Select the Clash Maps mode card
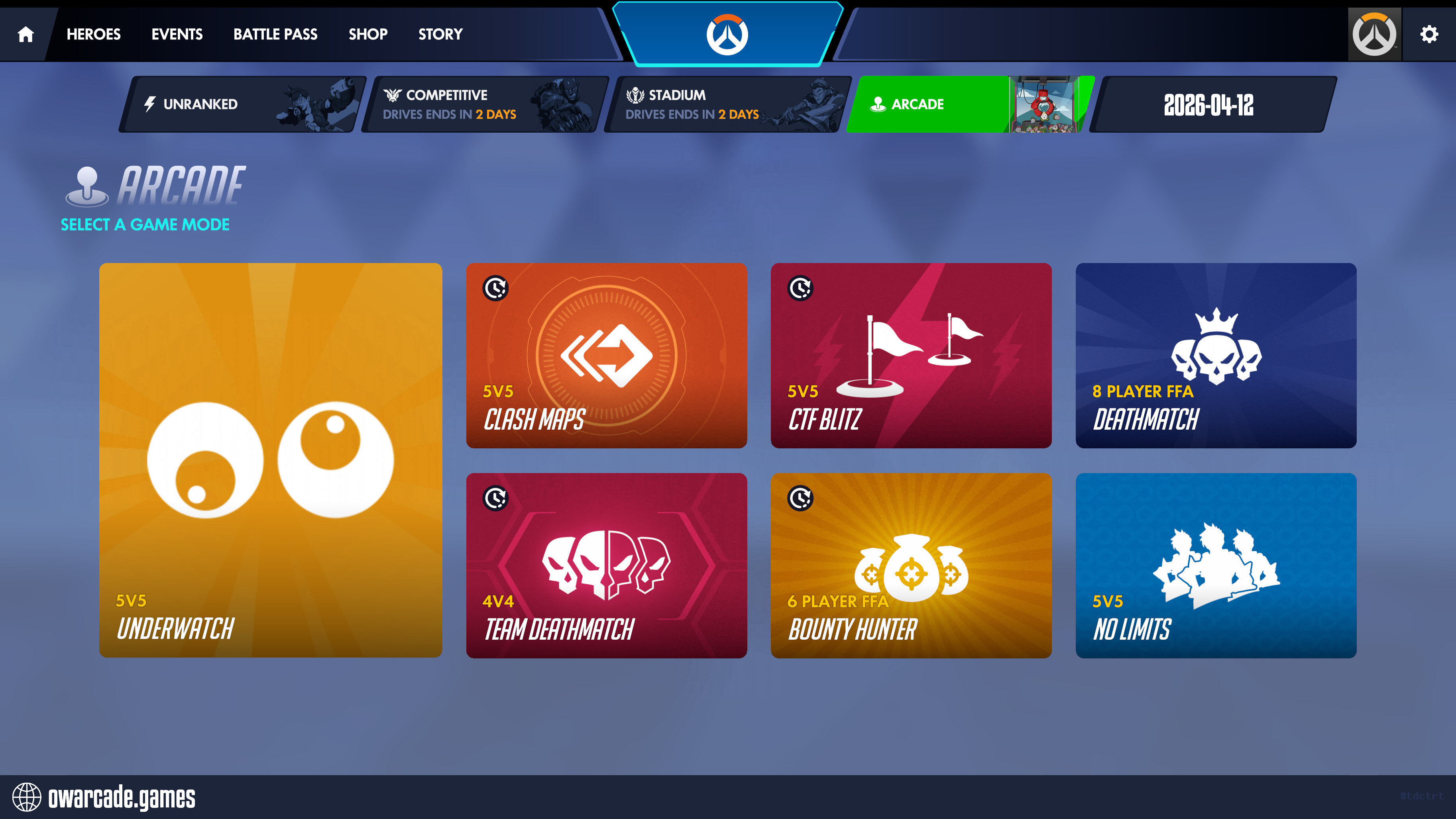This screenshot has height=819, width=1456. 607,355
